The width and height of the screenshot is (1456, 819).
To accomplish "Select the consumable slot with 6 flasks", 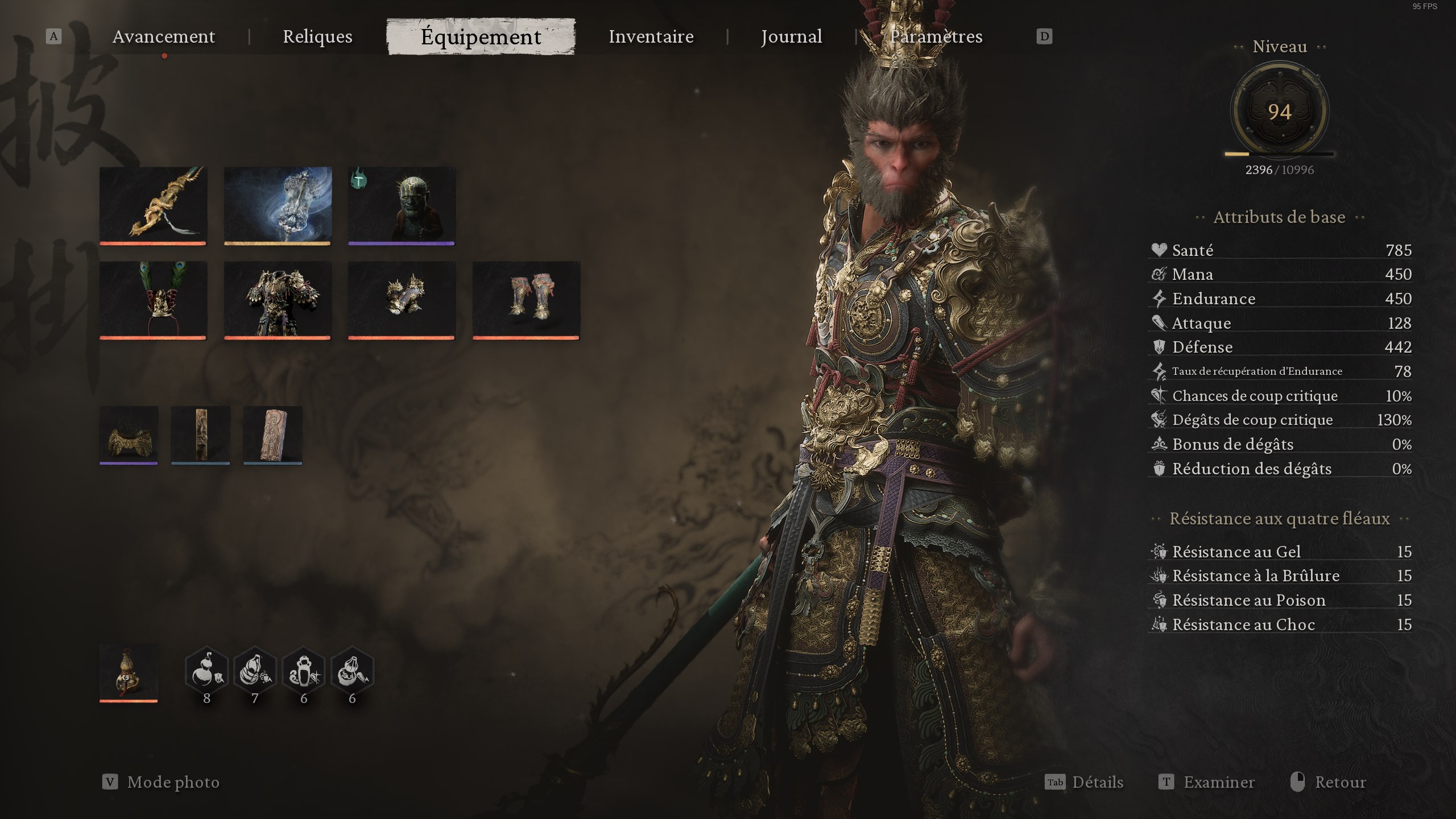I will click(x=304, y=671).
